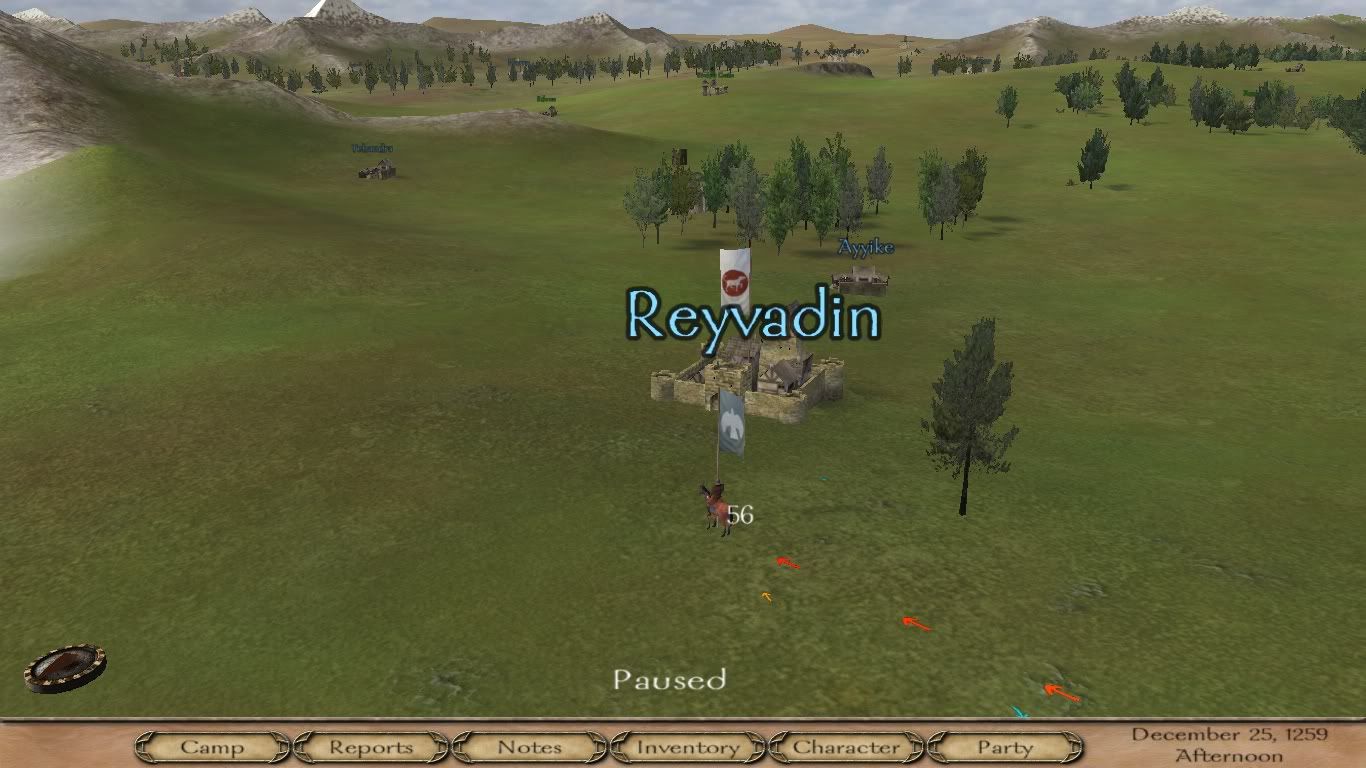The height and width of the screenshot is (768, 1366).
Task: Open the Notes window
Action: tap(529, 747)
